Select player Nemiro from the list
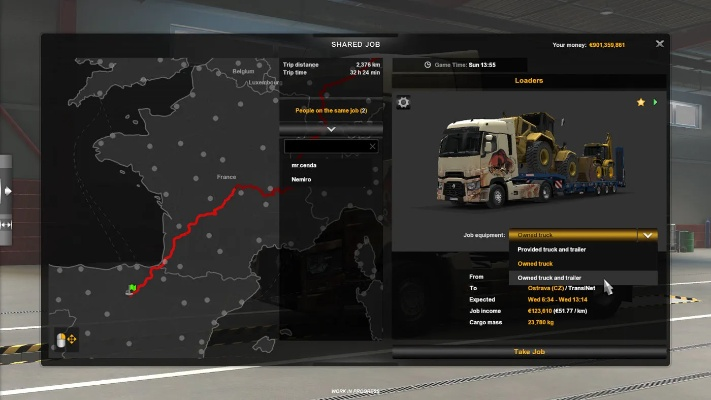 tap(300, 179)
